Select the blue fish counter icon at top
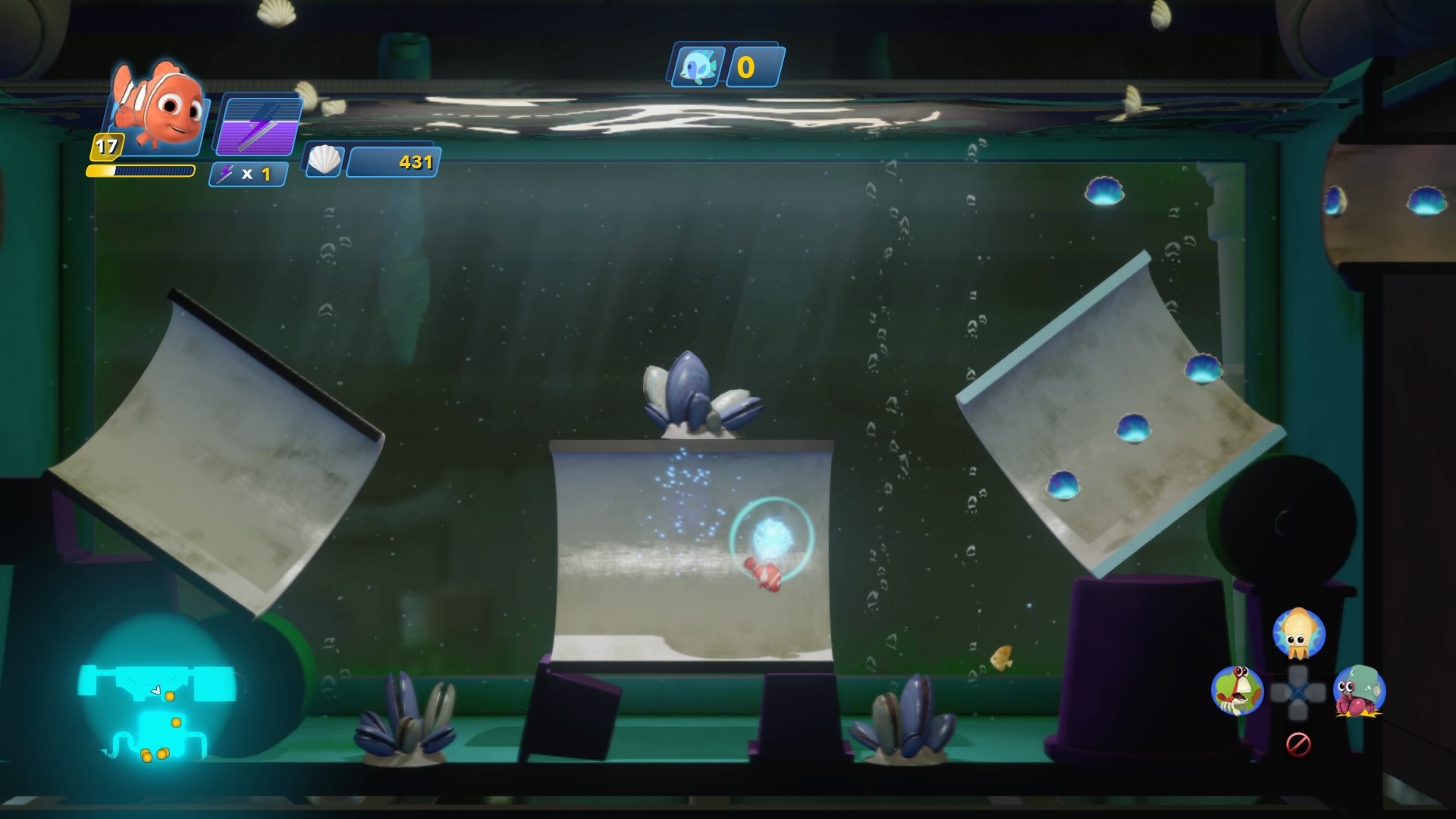The image size is (1456, 819). tap(696, 68)
